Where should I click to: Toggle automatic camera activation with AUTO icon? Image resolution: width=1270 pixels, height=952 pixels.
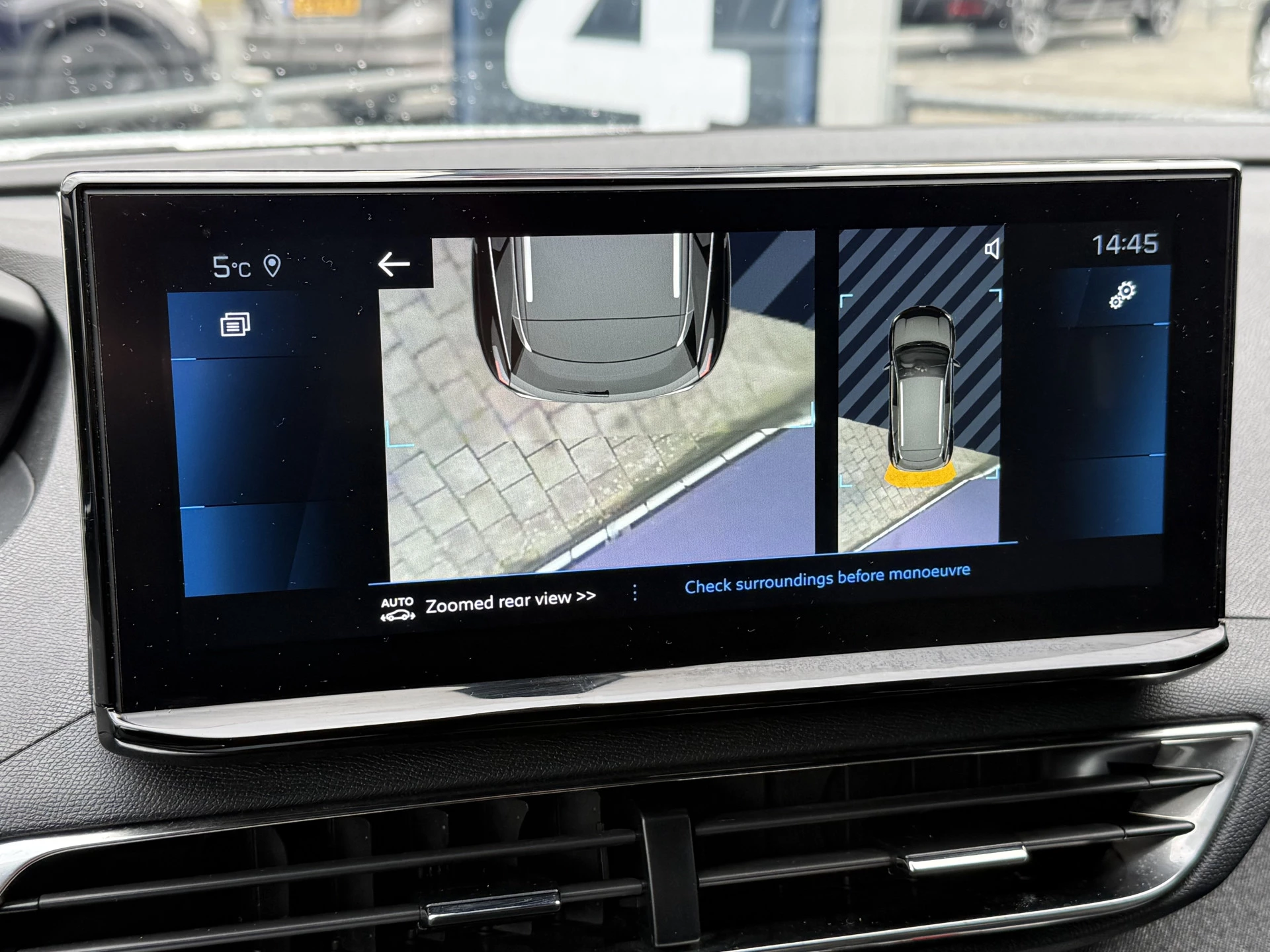397,607
